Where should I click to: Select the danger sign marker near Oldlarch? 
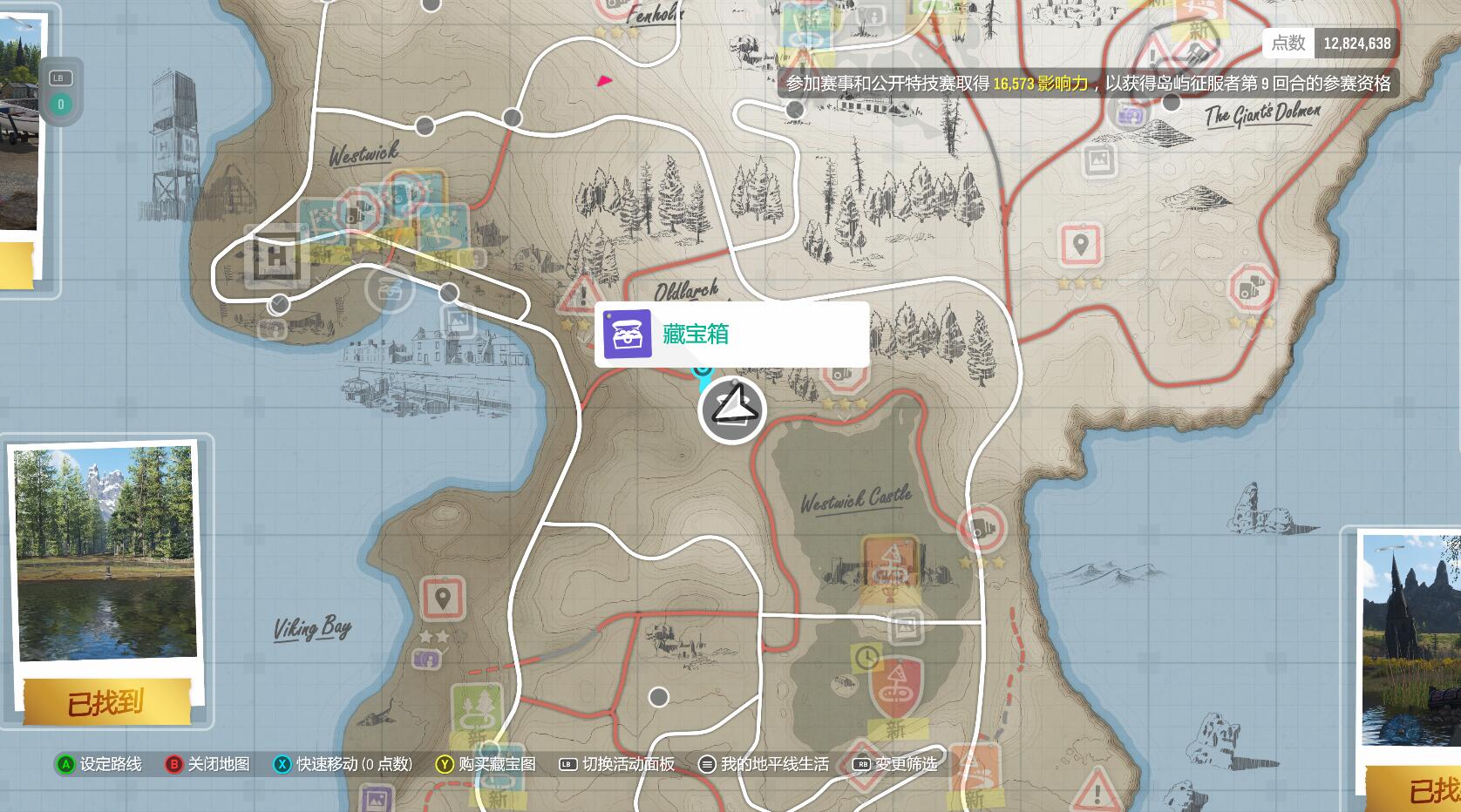pyautogui.click(x=579, y=296)
